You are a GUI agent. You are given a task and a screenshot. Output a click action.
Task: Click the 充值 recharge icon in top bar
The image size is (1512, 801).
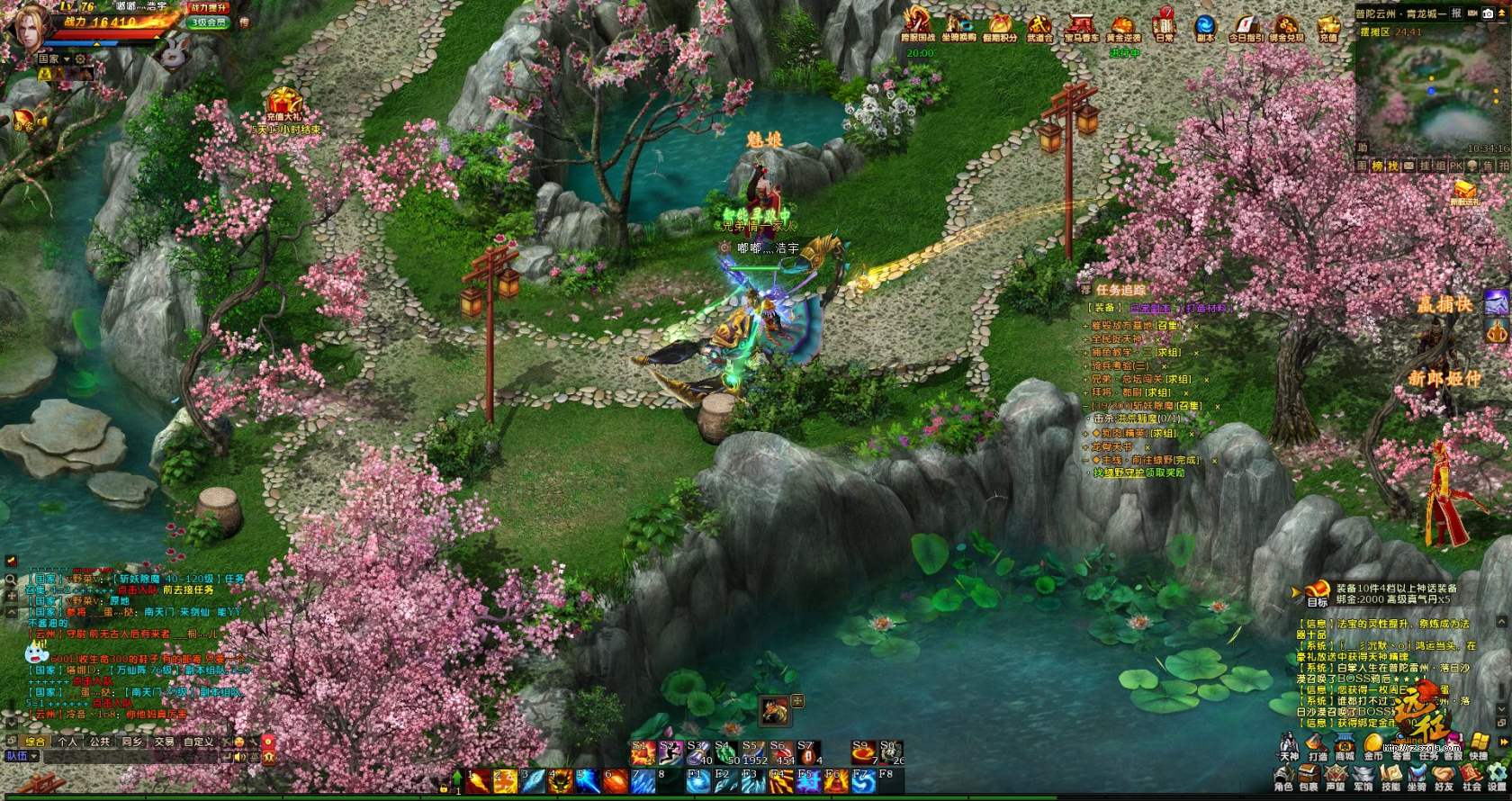(1328, 25)
